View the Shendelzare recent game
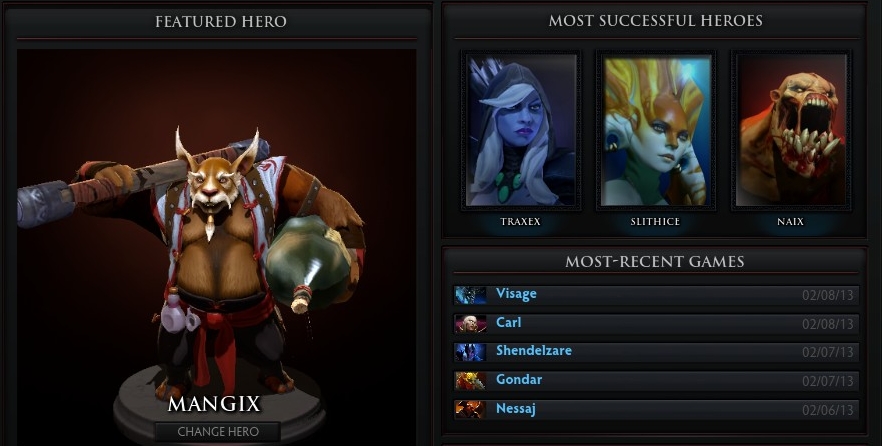This screenshot has height=446, width=882. click(x=655, y=352)
